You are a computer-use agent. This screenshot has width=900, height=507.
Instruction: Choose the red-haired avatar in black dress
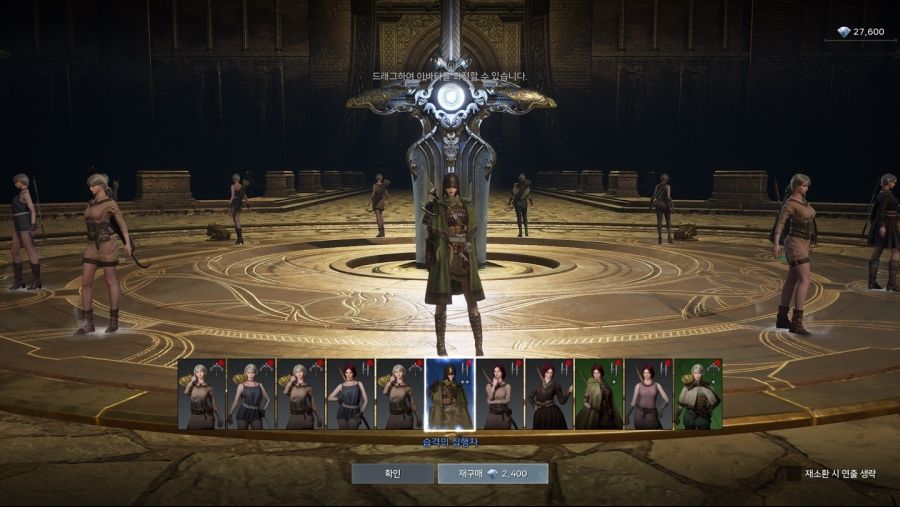coord(549,394)
